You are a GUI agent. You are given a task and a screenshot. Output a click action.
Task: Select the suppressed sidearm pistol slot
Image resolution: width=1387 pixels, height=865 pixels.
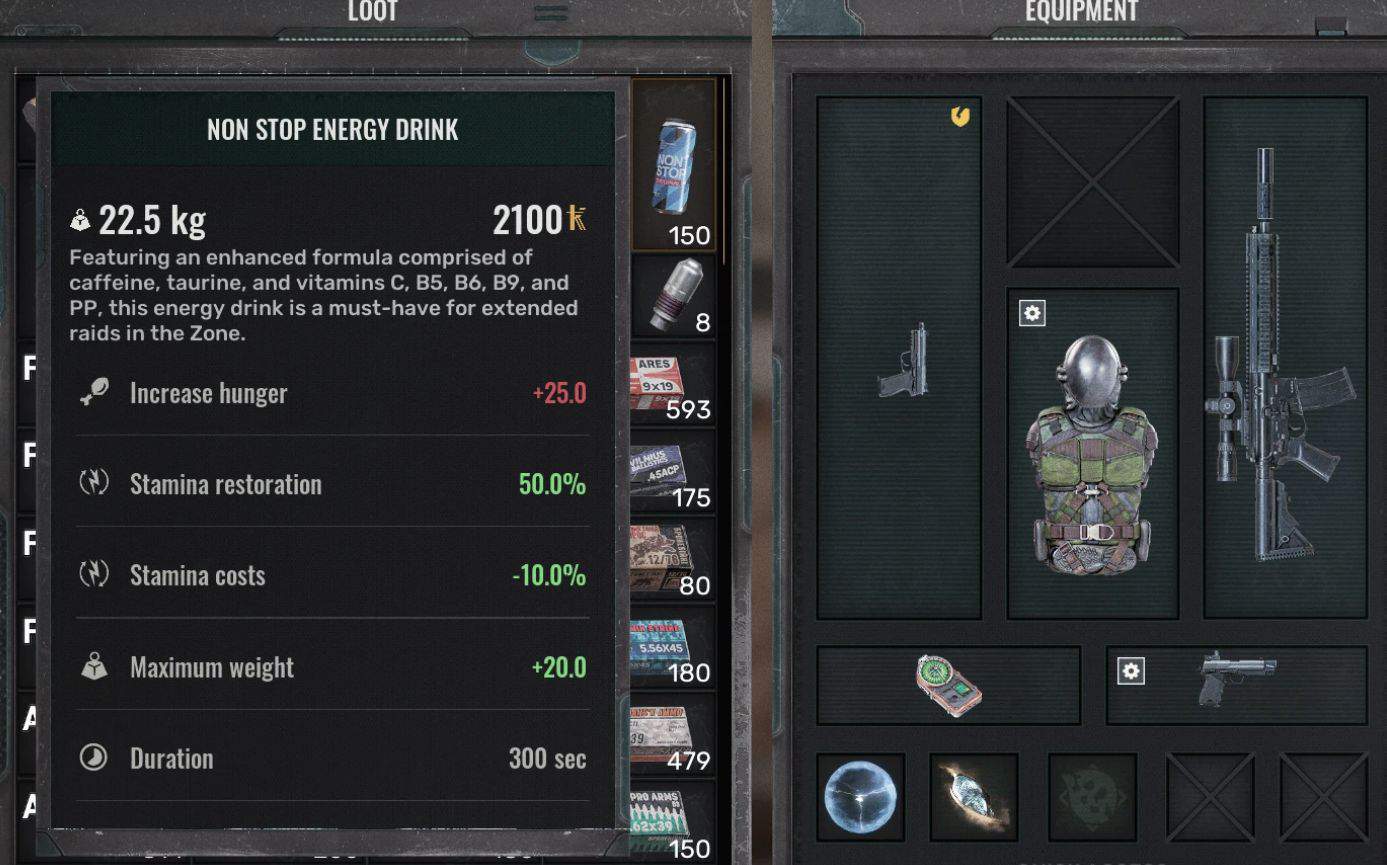click(1238, 682)
